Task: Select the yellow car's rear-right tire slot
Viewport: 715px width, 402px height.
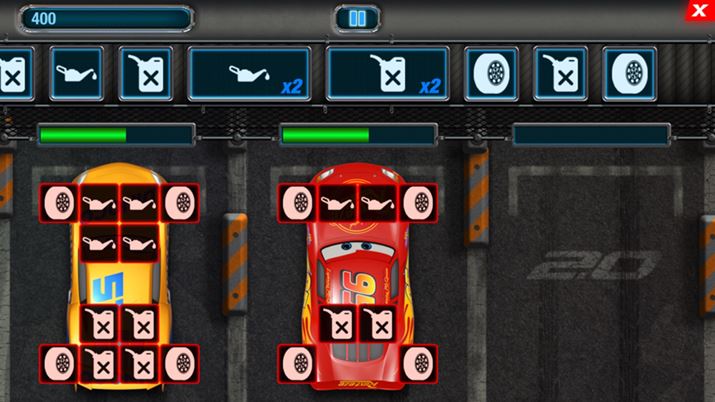Action: pos(181,362)
